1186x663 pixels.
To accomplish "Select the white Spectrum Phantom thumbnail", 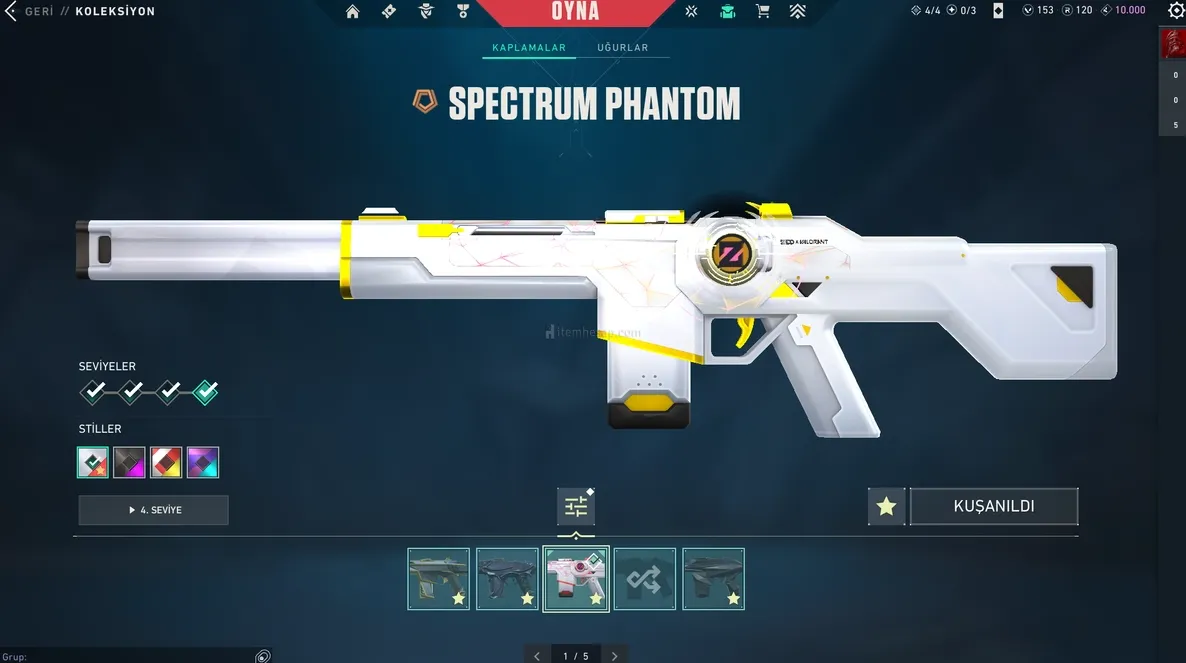I will 575,579.
